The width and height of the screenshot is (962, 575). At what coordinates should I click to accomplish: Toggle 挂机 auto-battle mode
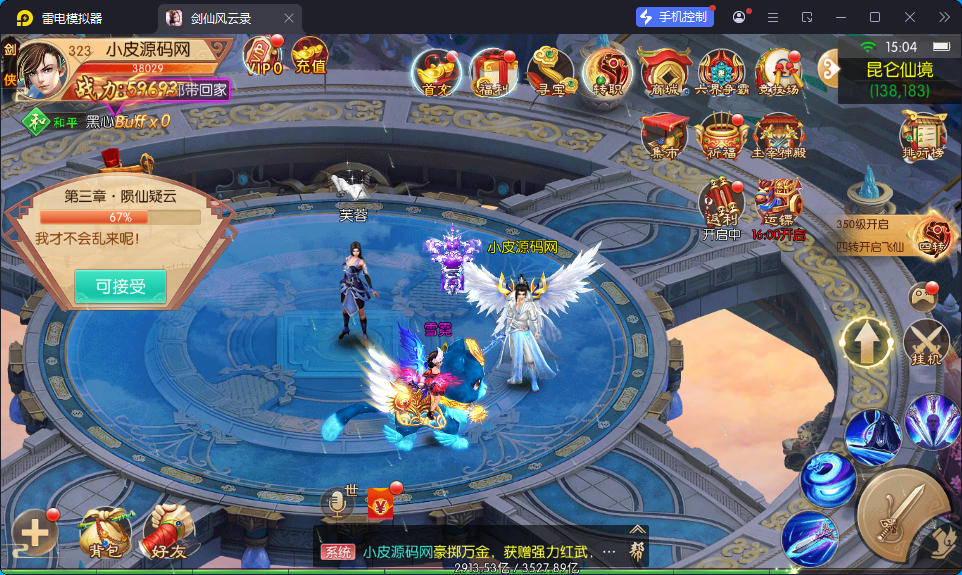pos(927,341)
